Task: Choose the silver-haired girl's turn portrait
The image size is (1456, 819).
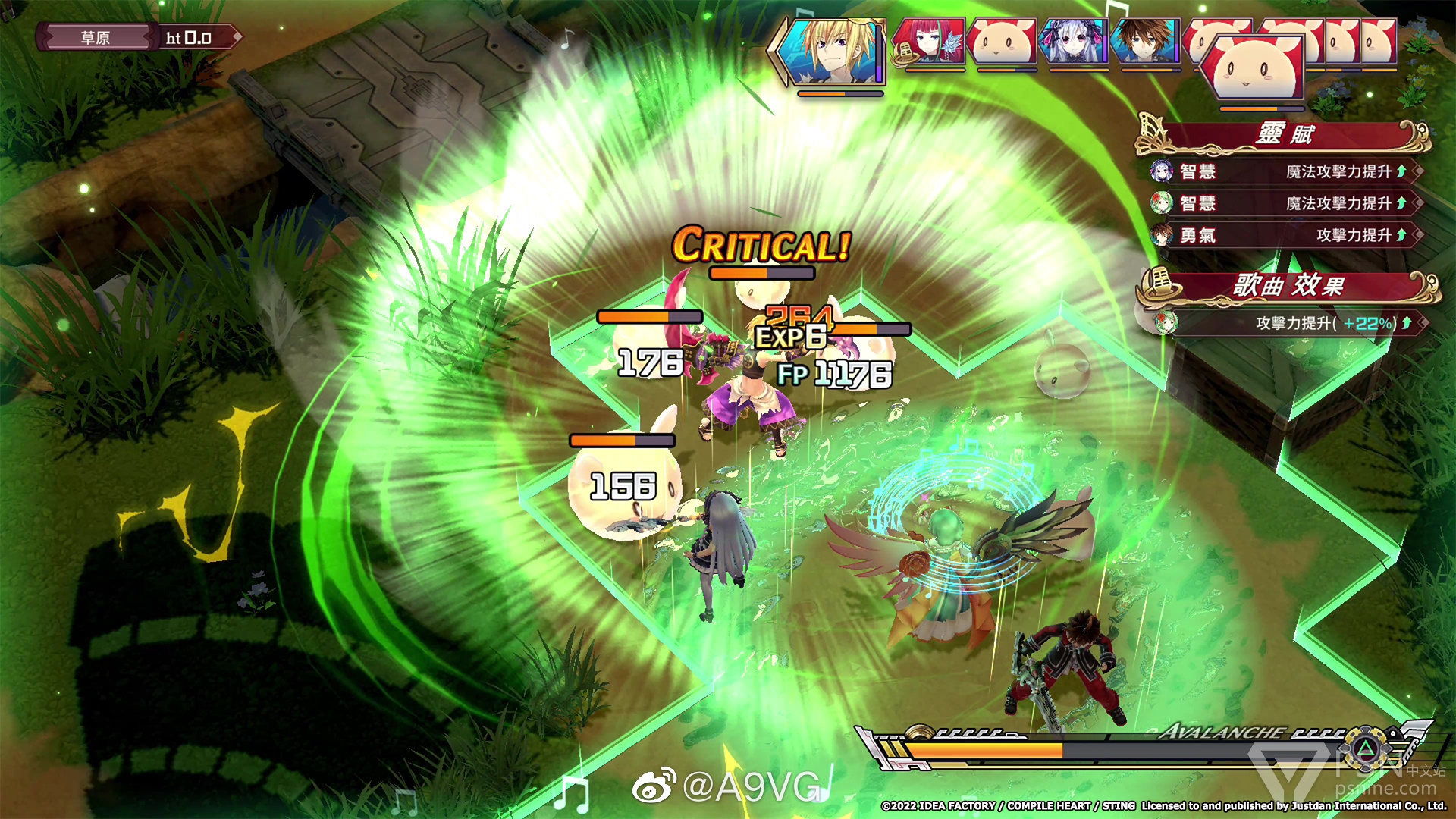Action: click(x=1073, y=42)
